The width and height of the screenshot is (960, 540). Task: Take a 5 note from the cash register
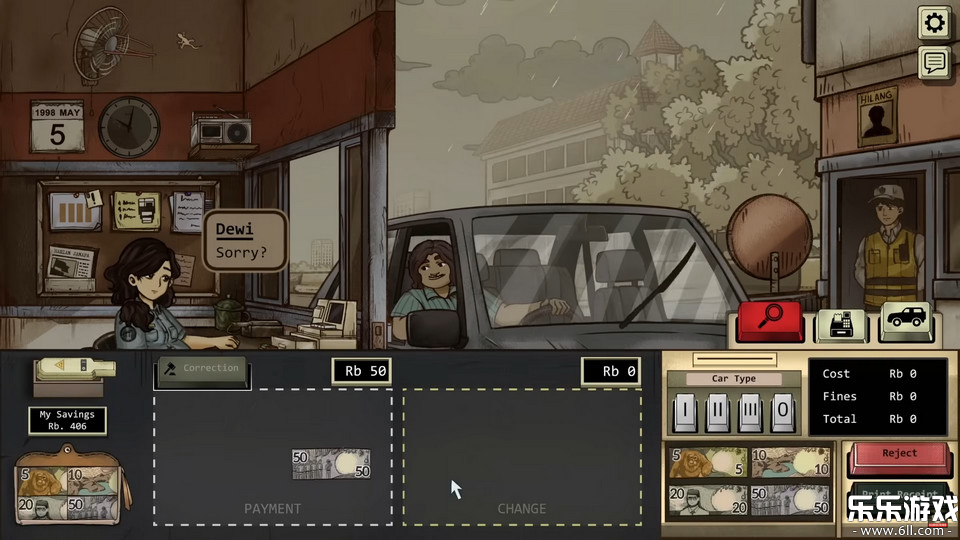(707, 463)
